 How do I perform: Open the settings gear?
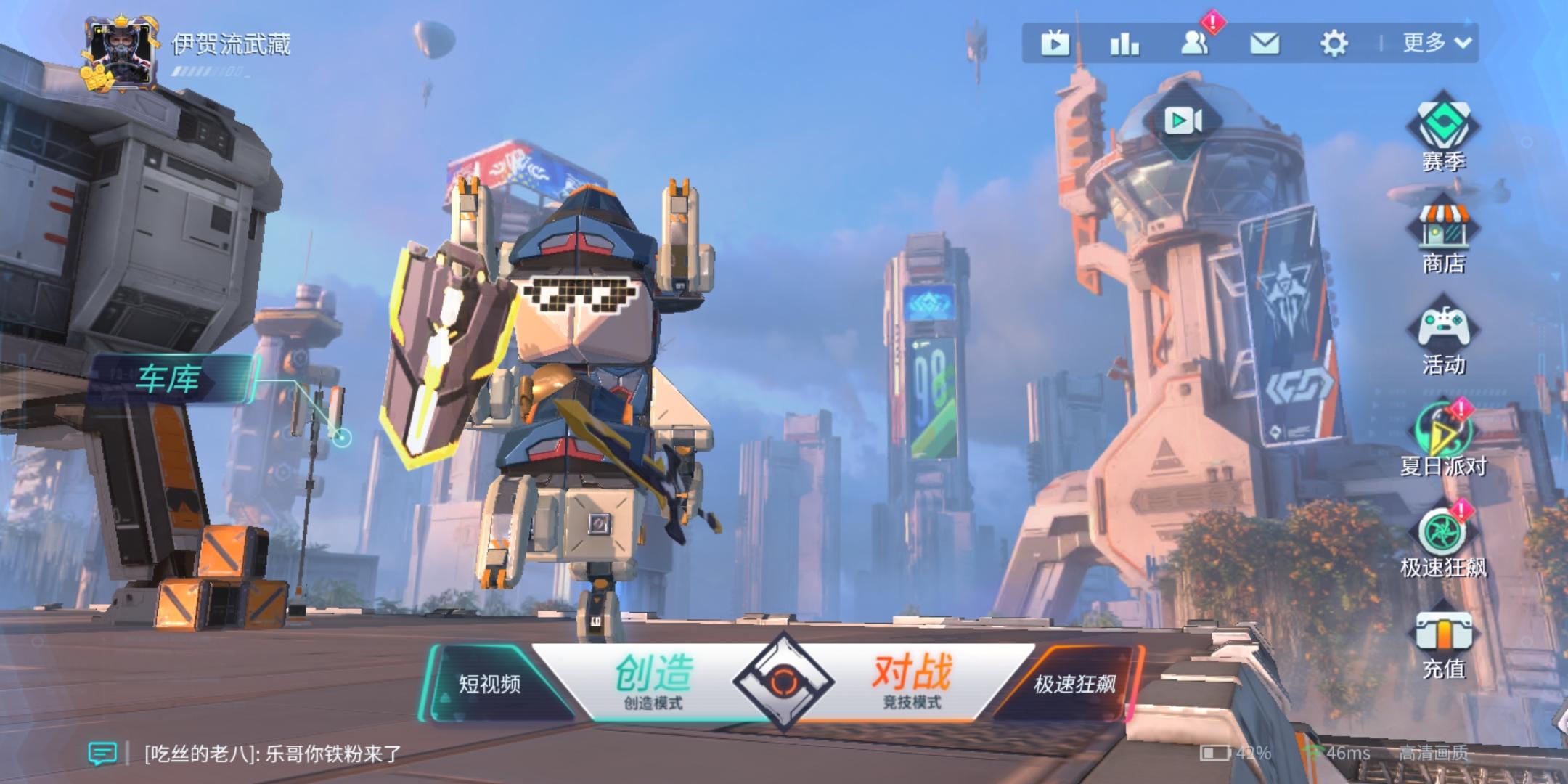point(1334,44)
